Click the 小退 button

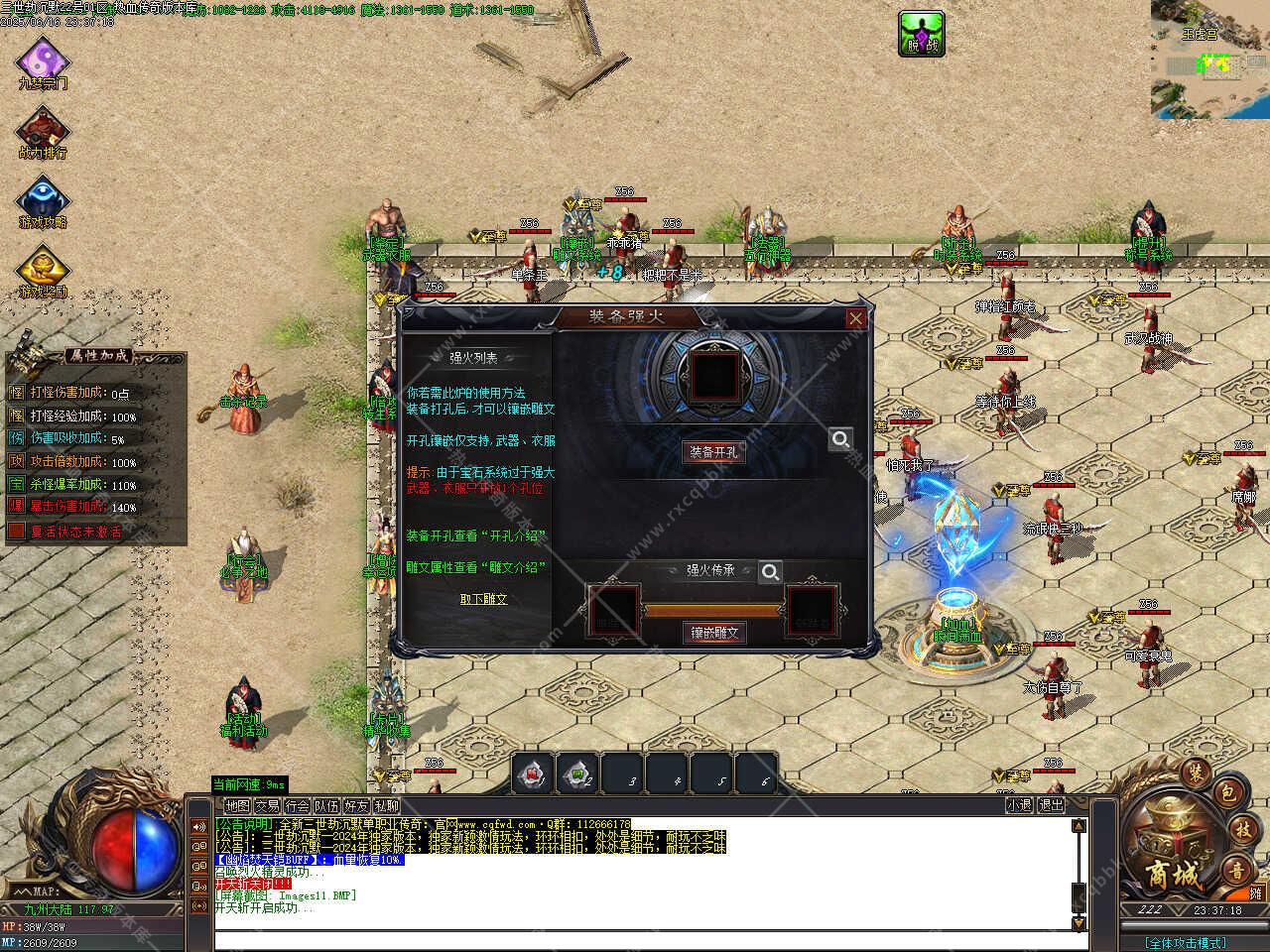[1019, 805]
